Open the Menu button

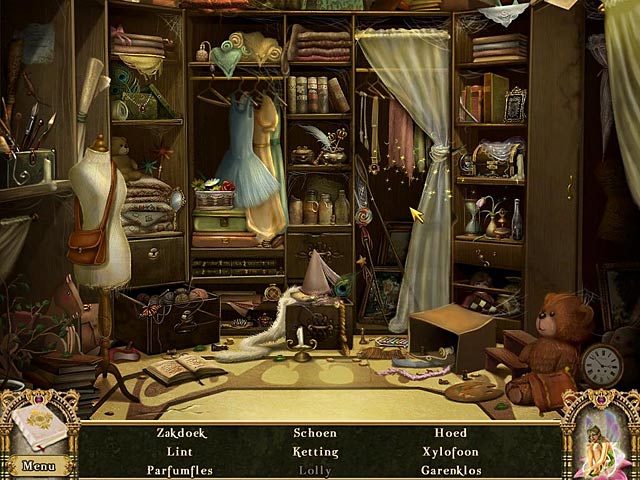point(38,465)
